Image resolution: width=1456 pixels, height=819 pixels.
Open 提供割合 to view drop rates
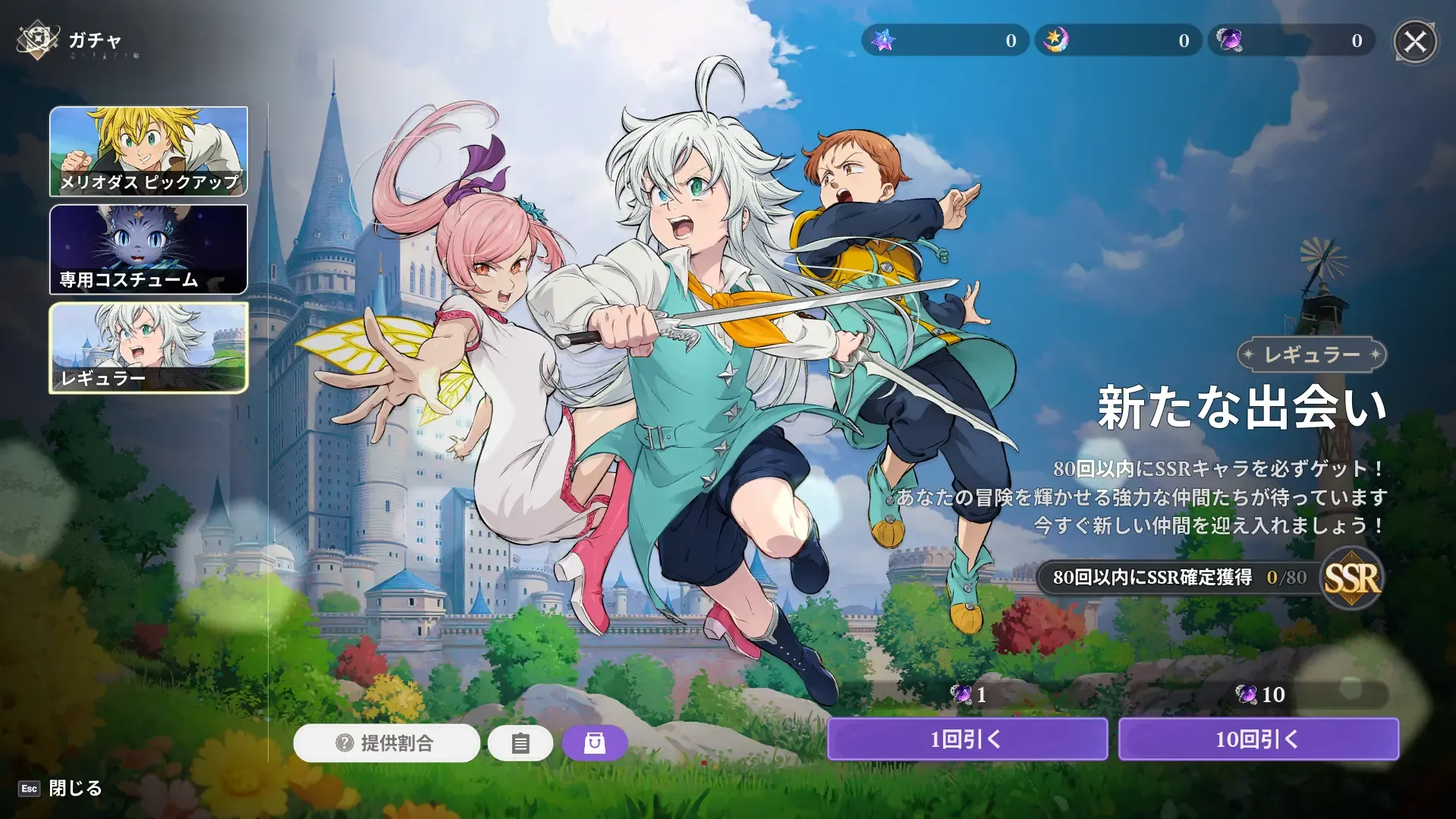[x=387, y=744]
